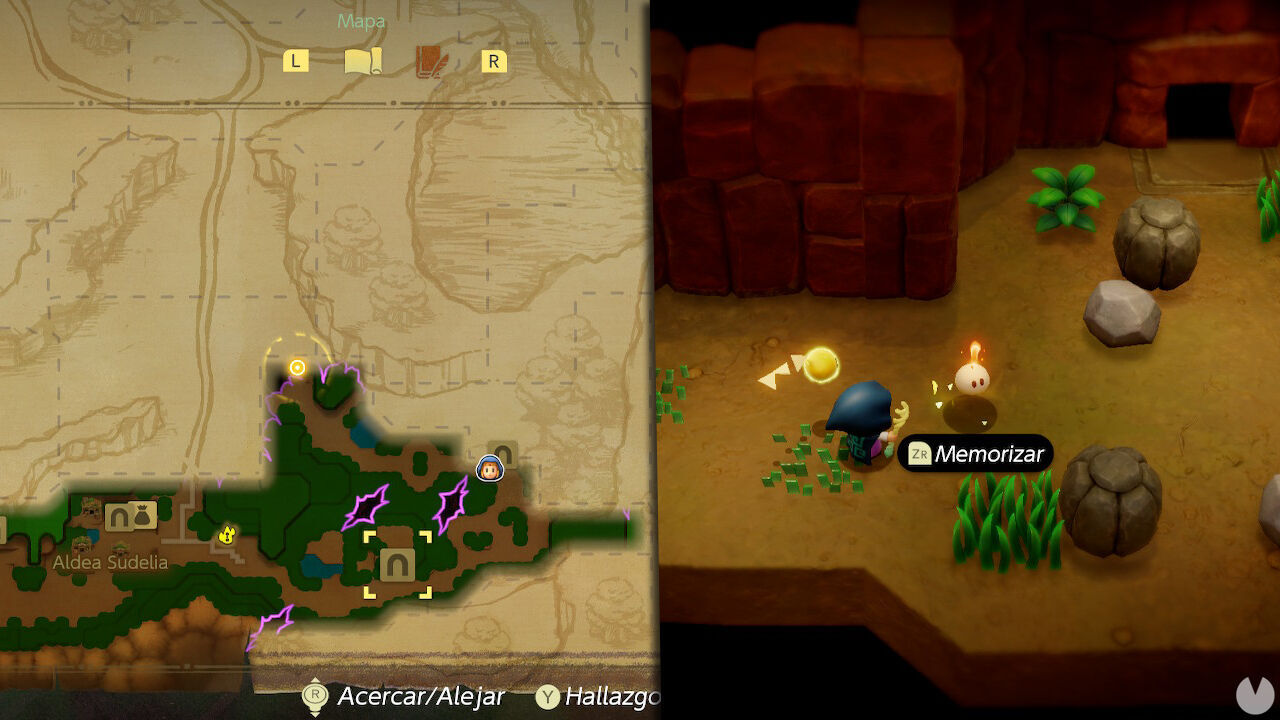
Task: Click the Aldea Sudelia location label
Action: click(x=111, y=563)
